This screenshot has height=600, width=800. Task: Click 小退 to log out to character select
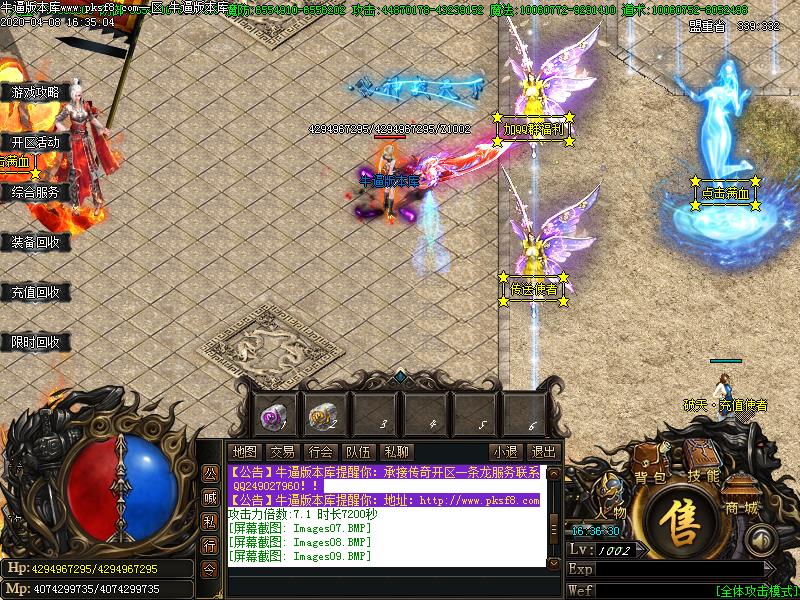click(504, 452)
